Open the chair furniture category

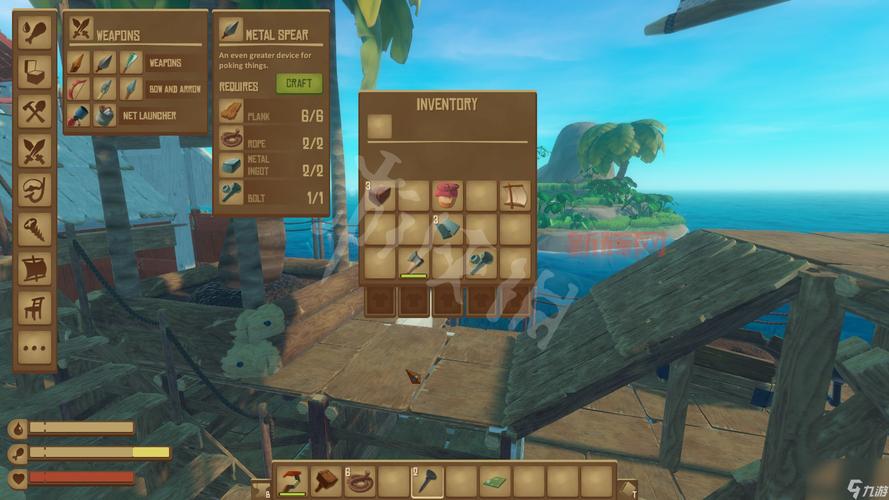[35, 308]
